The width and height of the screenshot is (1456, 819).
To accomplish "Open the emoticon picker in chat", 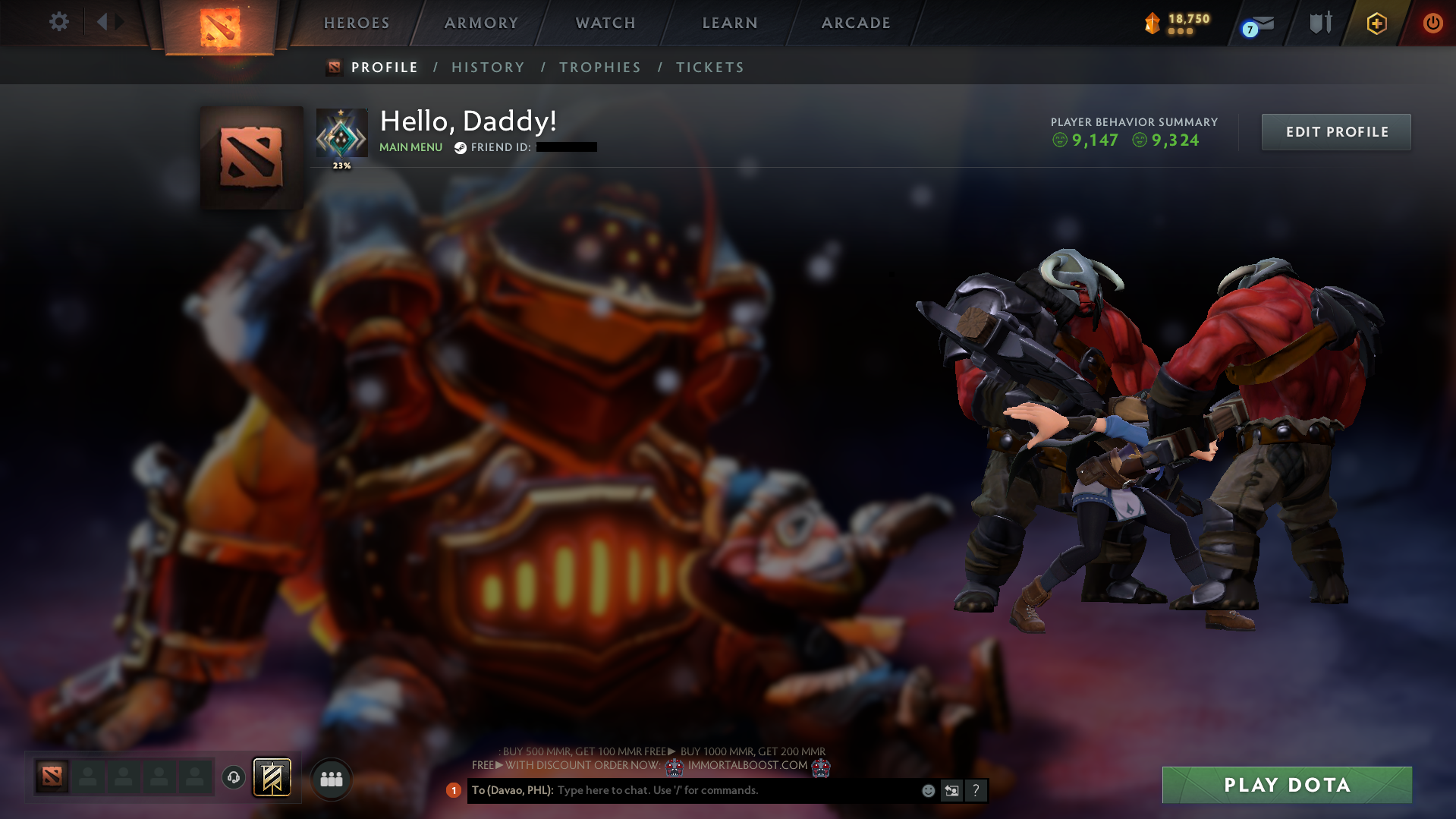I will click(x=928, y=790).
